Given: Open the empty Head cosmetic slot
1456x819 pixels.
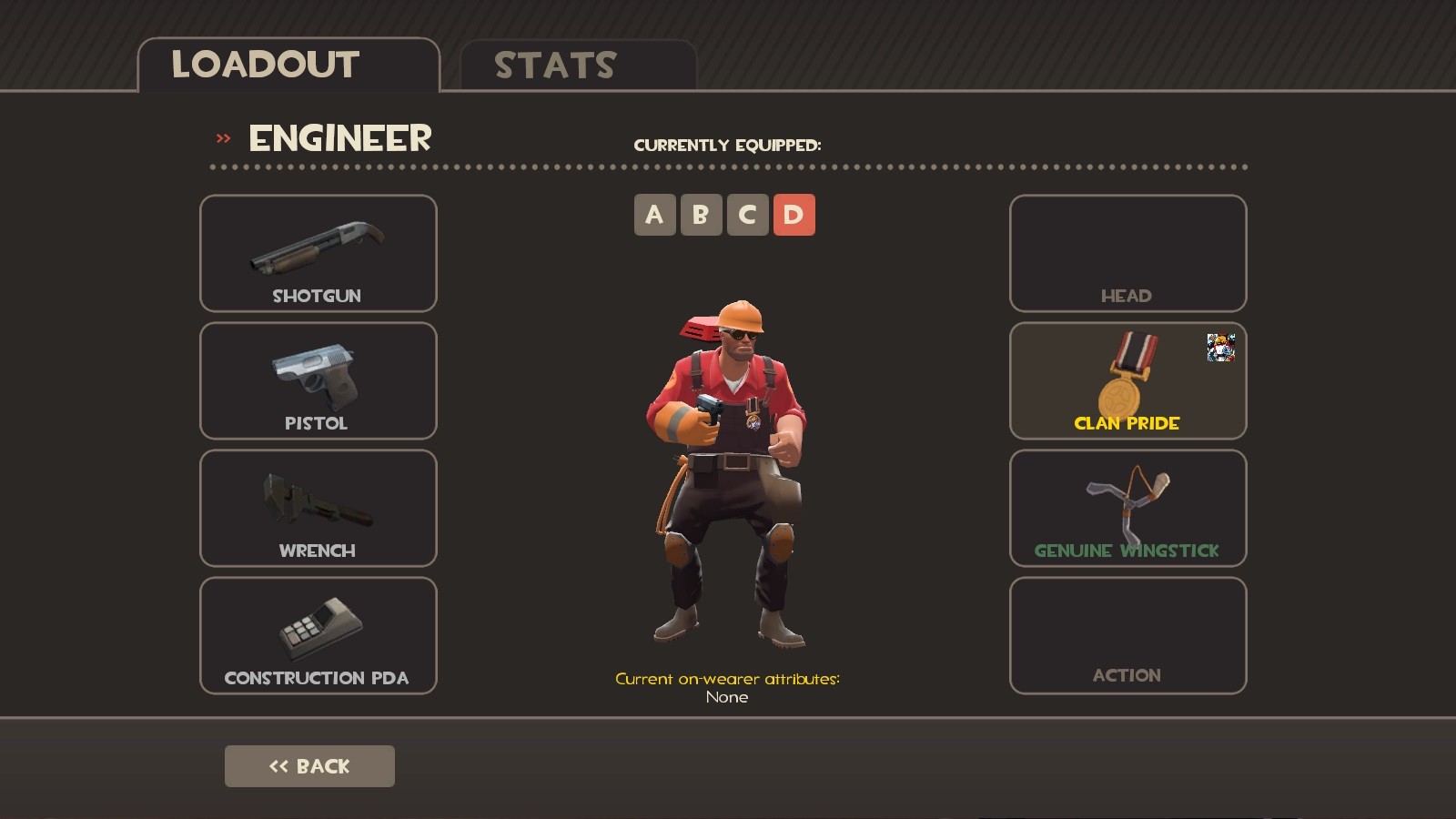Looking at the screenshot, I should click(x=1127, y=255).
